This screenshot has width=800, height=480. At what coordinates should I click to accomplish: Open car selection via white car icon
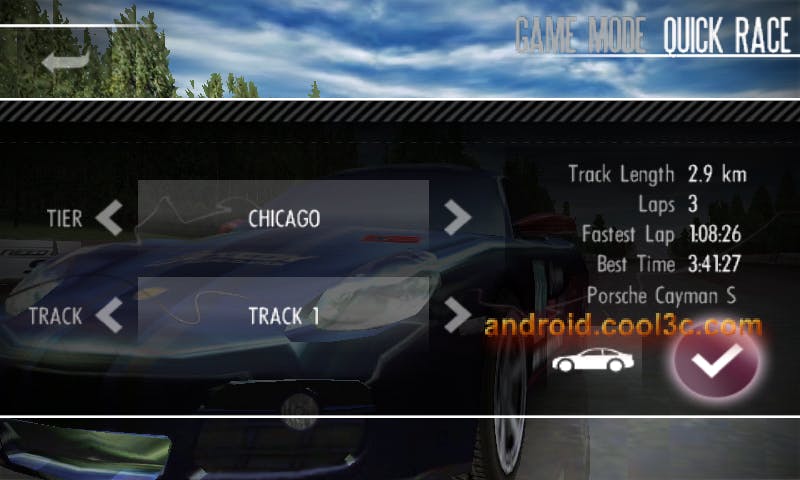click(593, 360)
